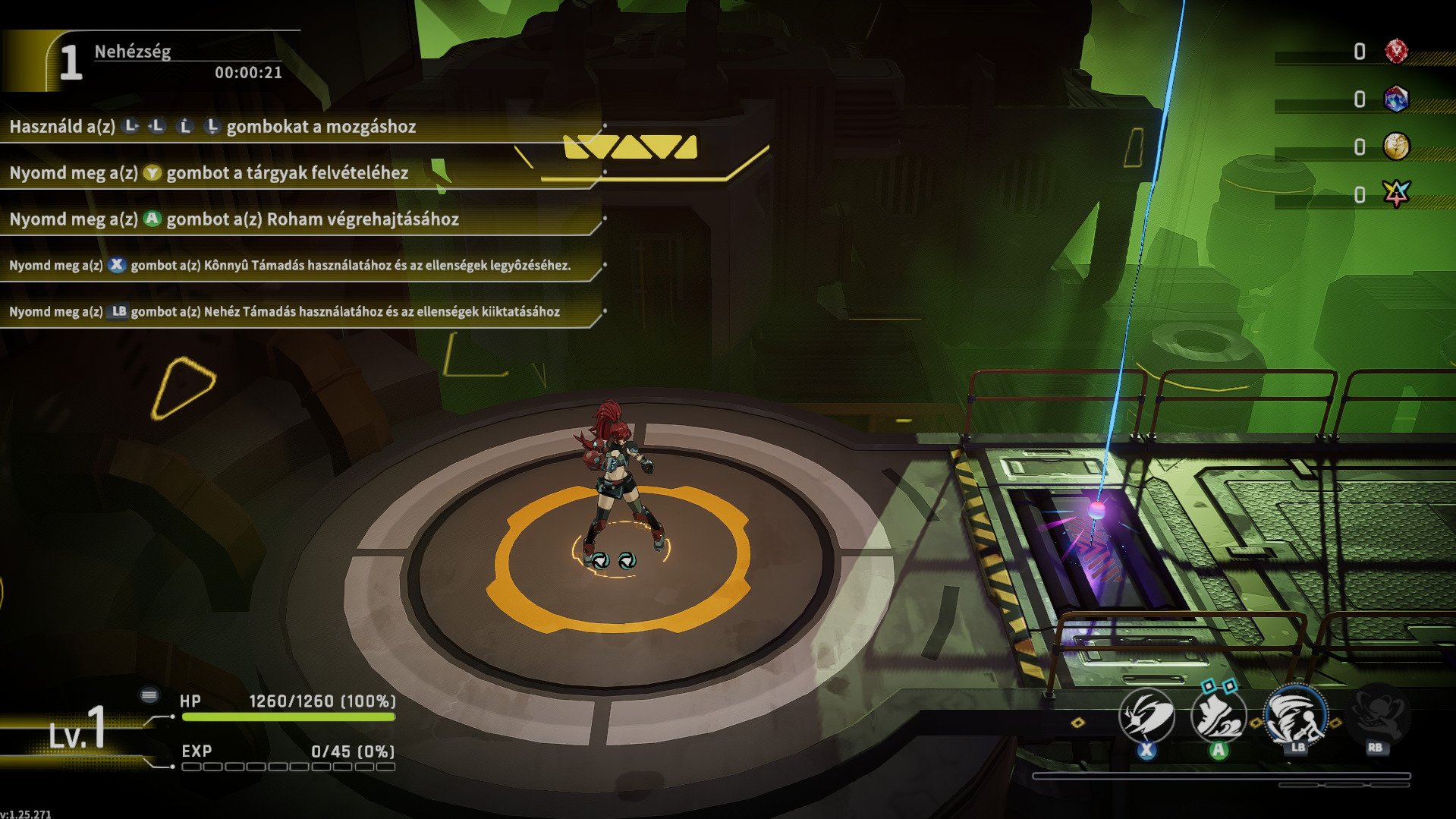
Task: Open the small menu icon beside HP
Action: 149,695
